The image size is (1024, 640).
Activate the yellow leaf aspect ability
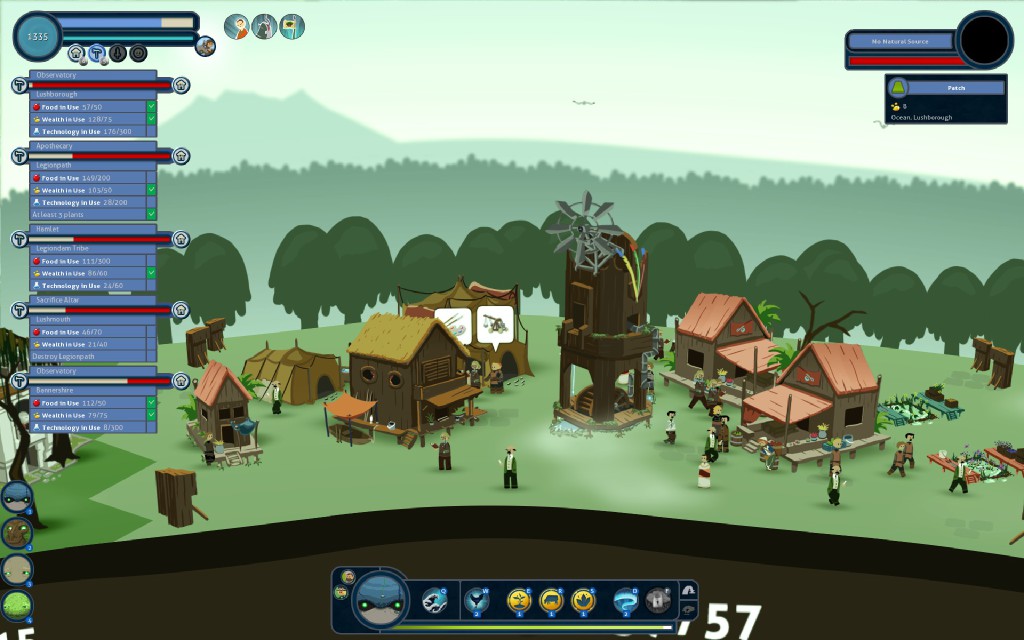click(583, 600)
